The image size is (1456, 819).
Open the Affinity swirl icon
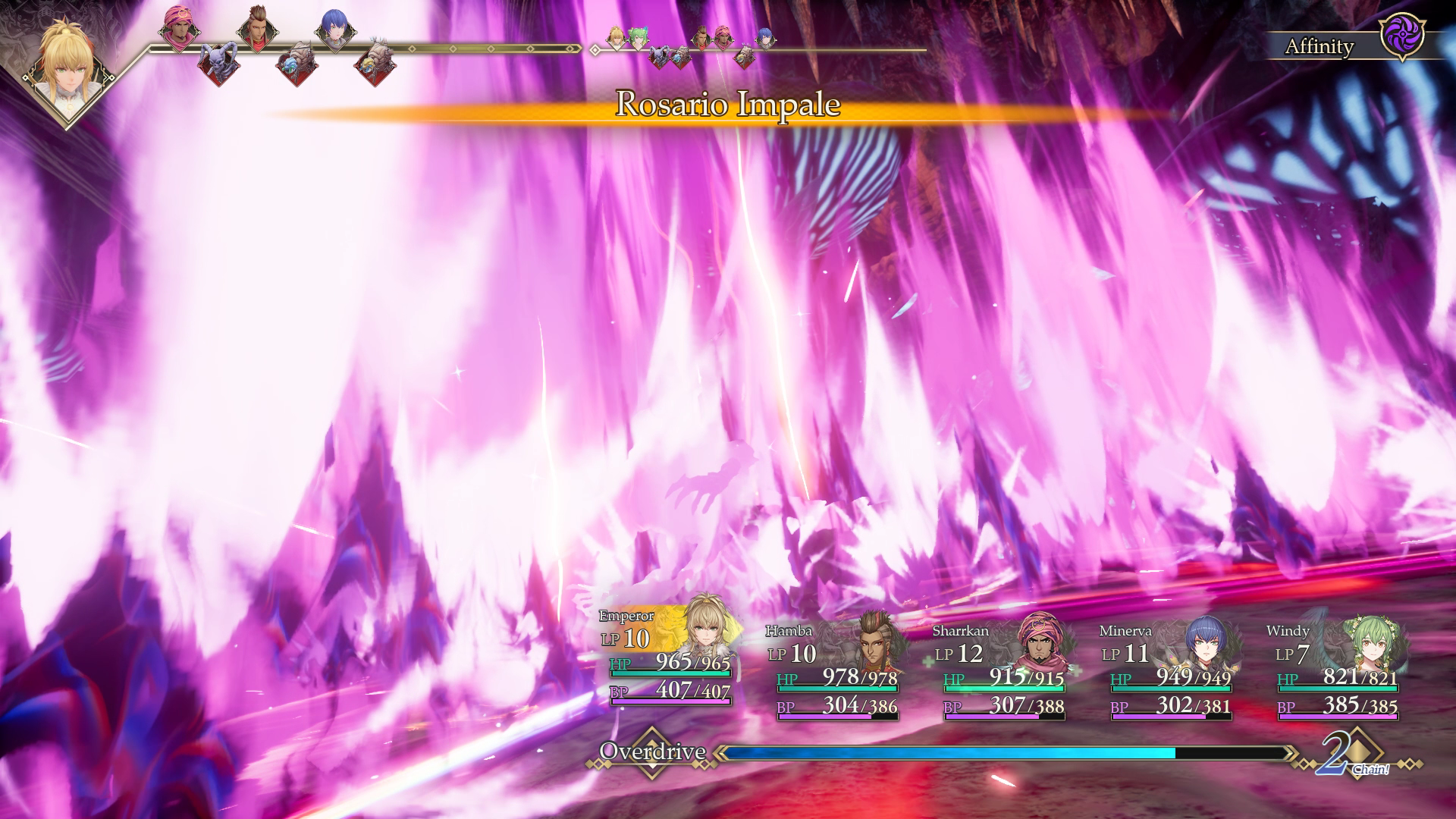click(x=1401, y=36)
